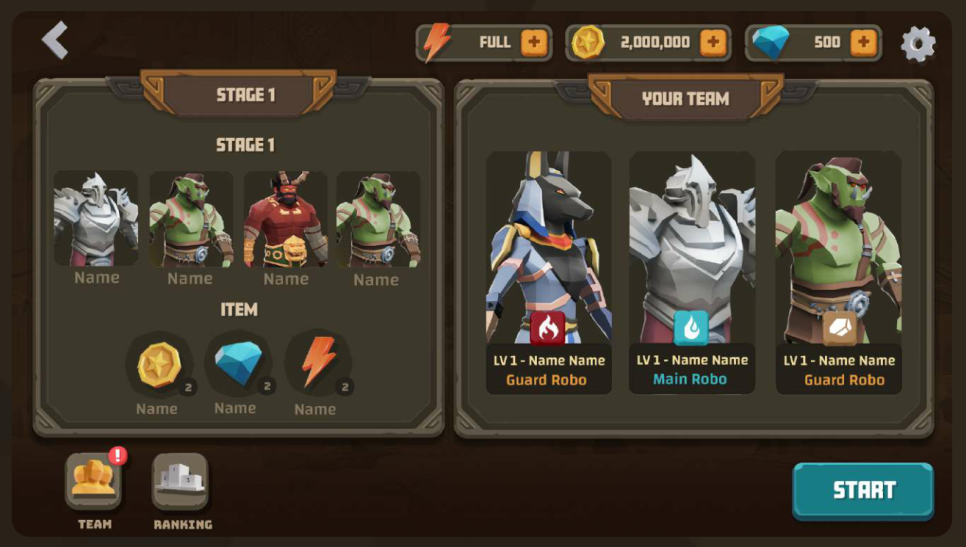The width and height of the screenshot is (966, 547).
Task: View the silver knight enemy portrait
Action: (x=96, y=219)
